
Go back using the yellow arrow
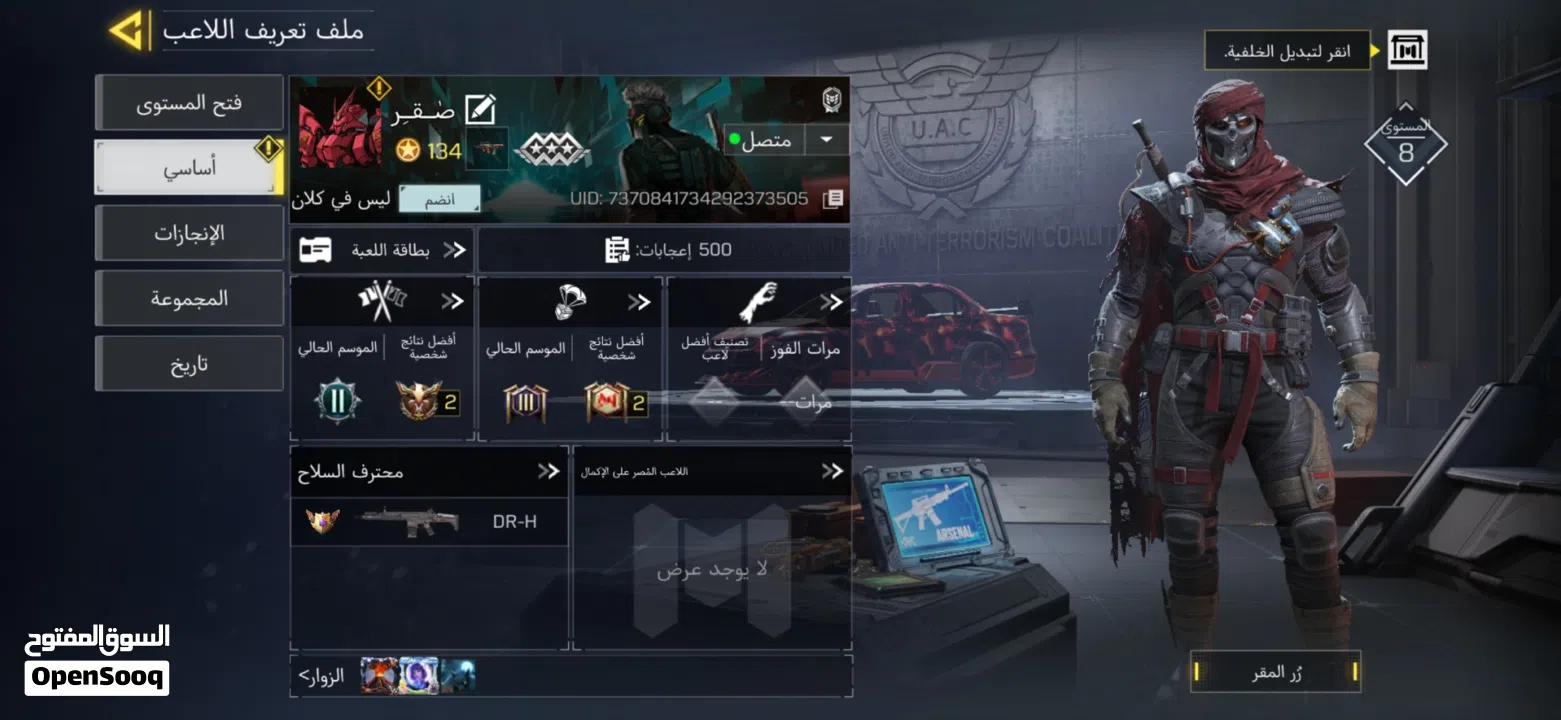point(129,30)
